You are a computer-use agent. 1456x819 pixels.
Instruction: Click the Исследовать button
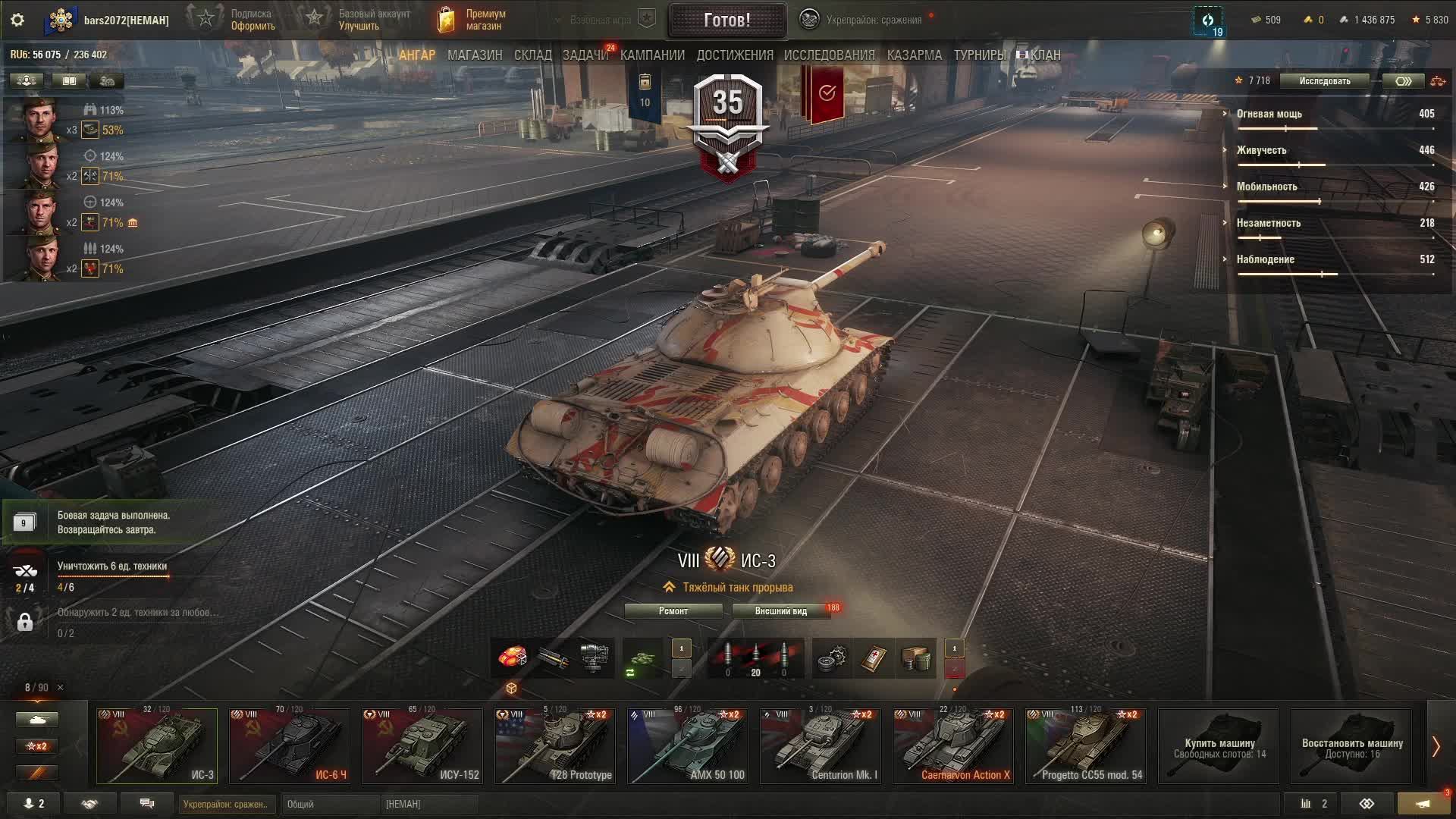1324,81
